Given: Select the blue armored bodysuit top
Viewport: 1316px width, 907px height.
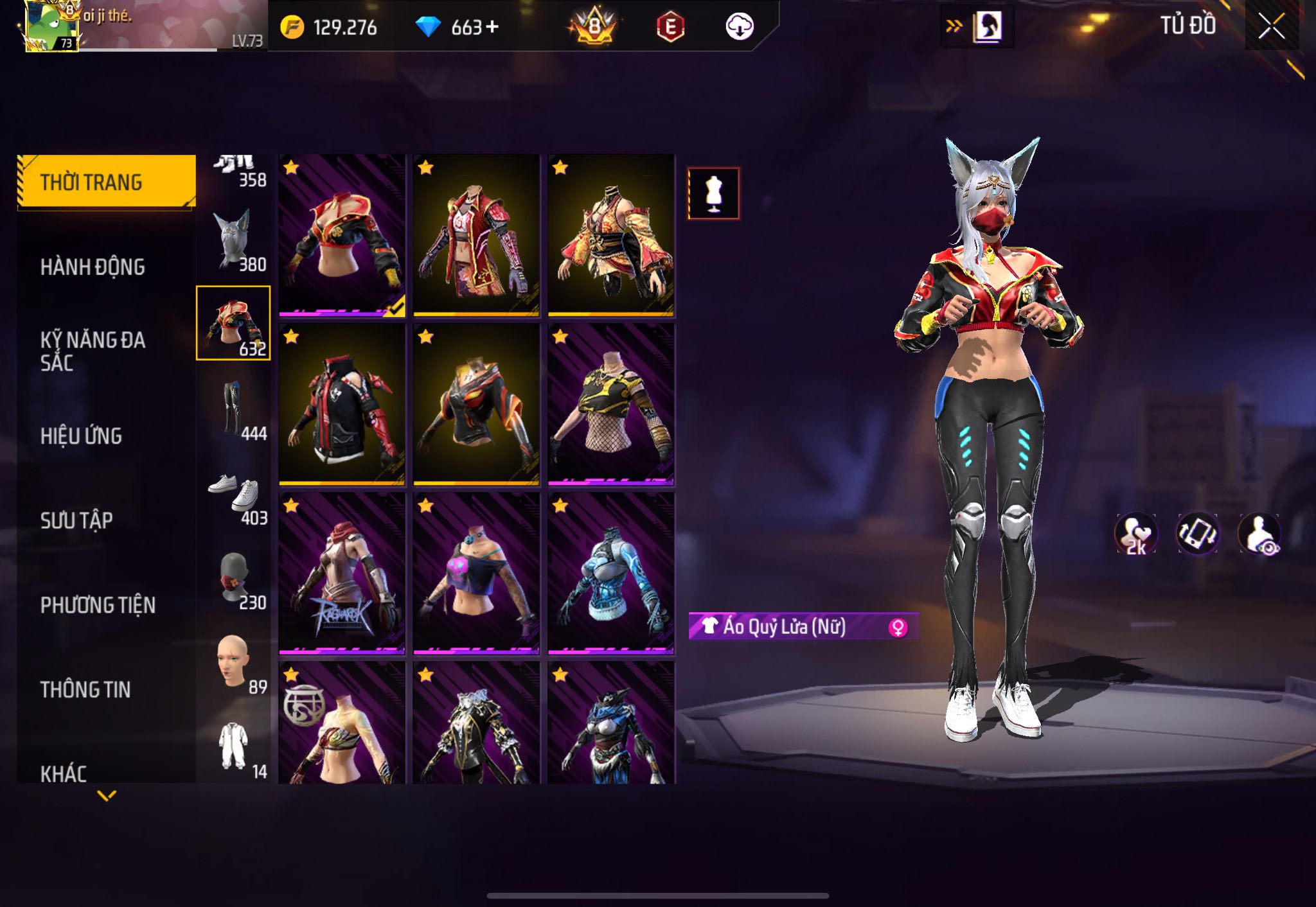Looking at the screenshot, I should coord(610,574).
